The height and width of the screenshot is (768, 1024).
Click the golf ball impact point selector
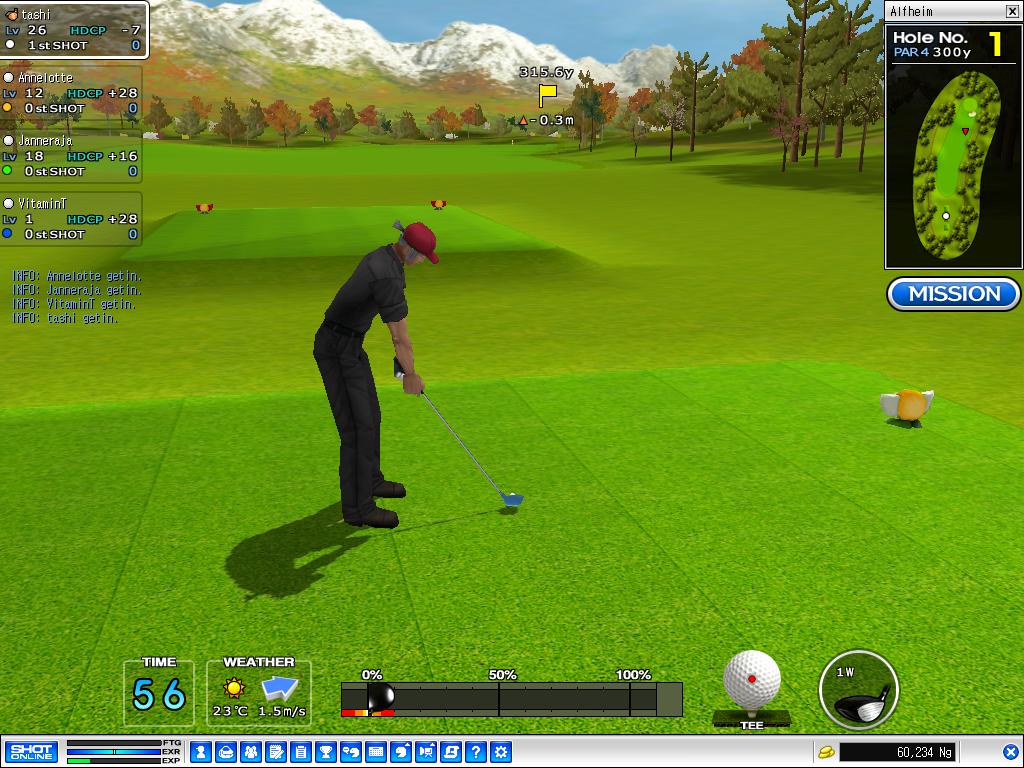tap(752, 680)
